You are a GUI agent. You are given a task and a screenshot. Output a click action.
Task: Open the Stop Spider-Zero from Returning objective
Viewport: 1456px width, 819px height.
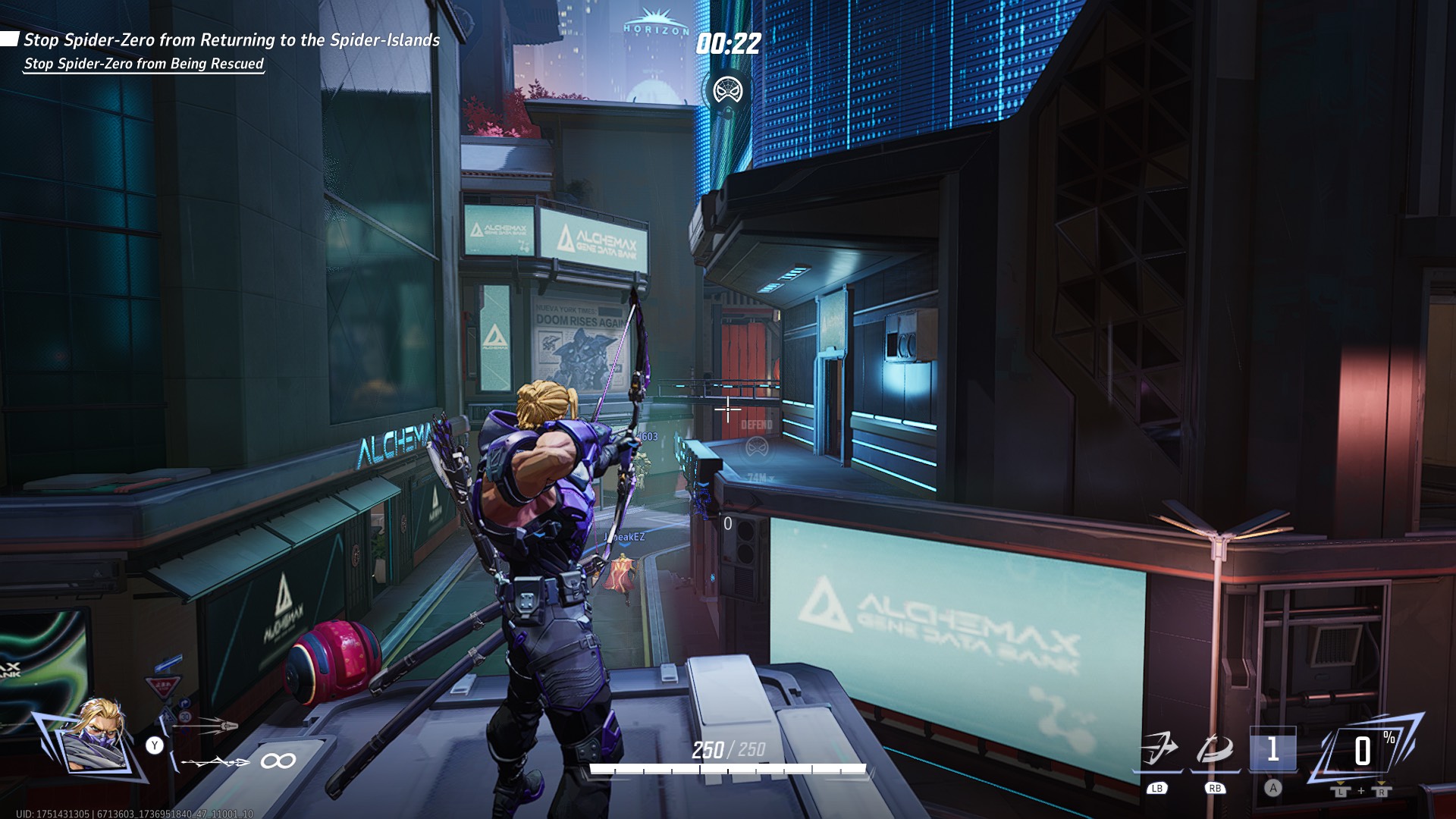231,40
